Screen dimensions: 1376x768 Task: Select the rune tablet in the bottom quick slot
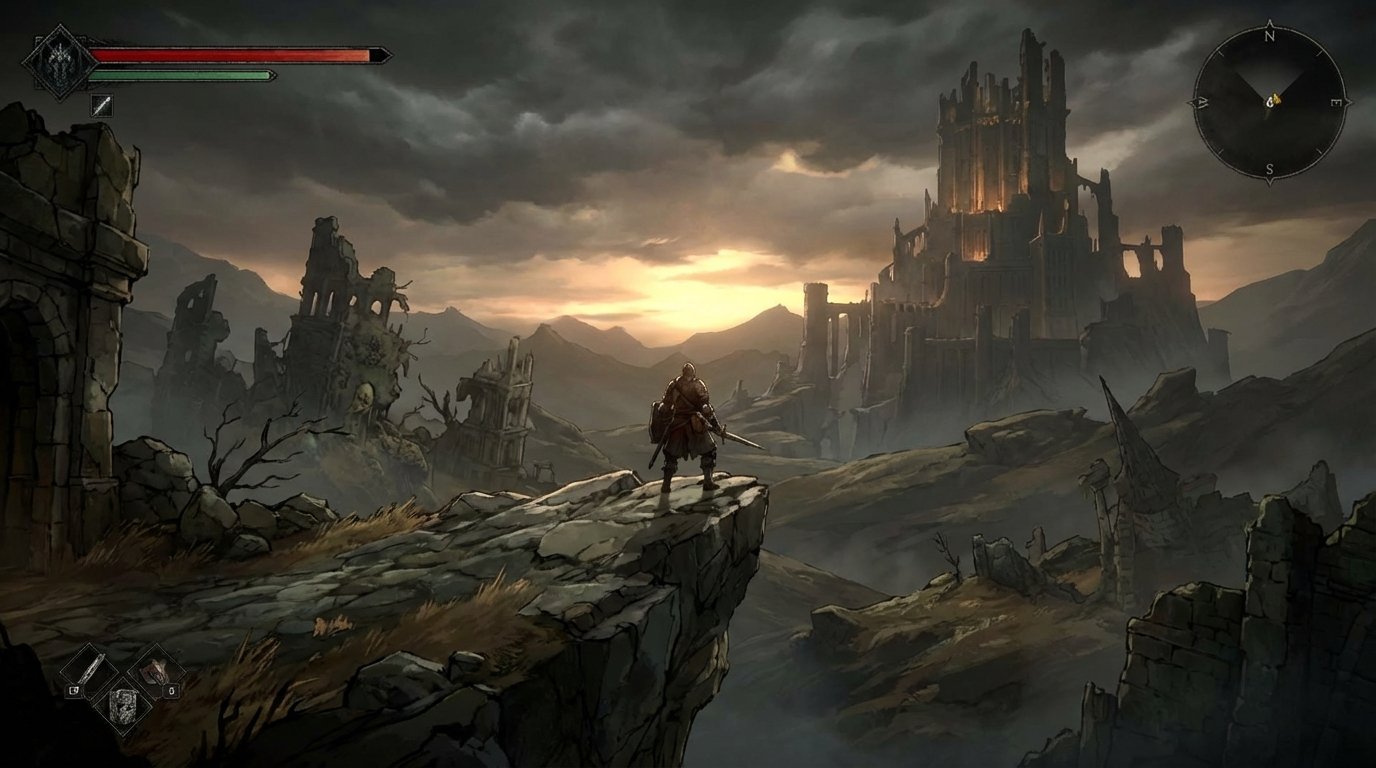124,707
